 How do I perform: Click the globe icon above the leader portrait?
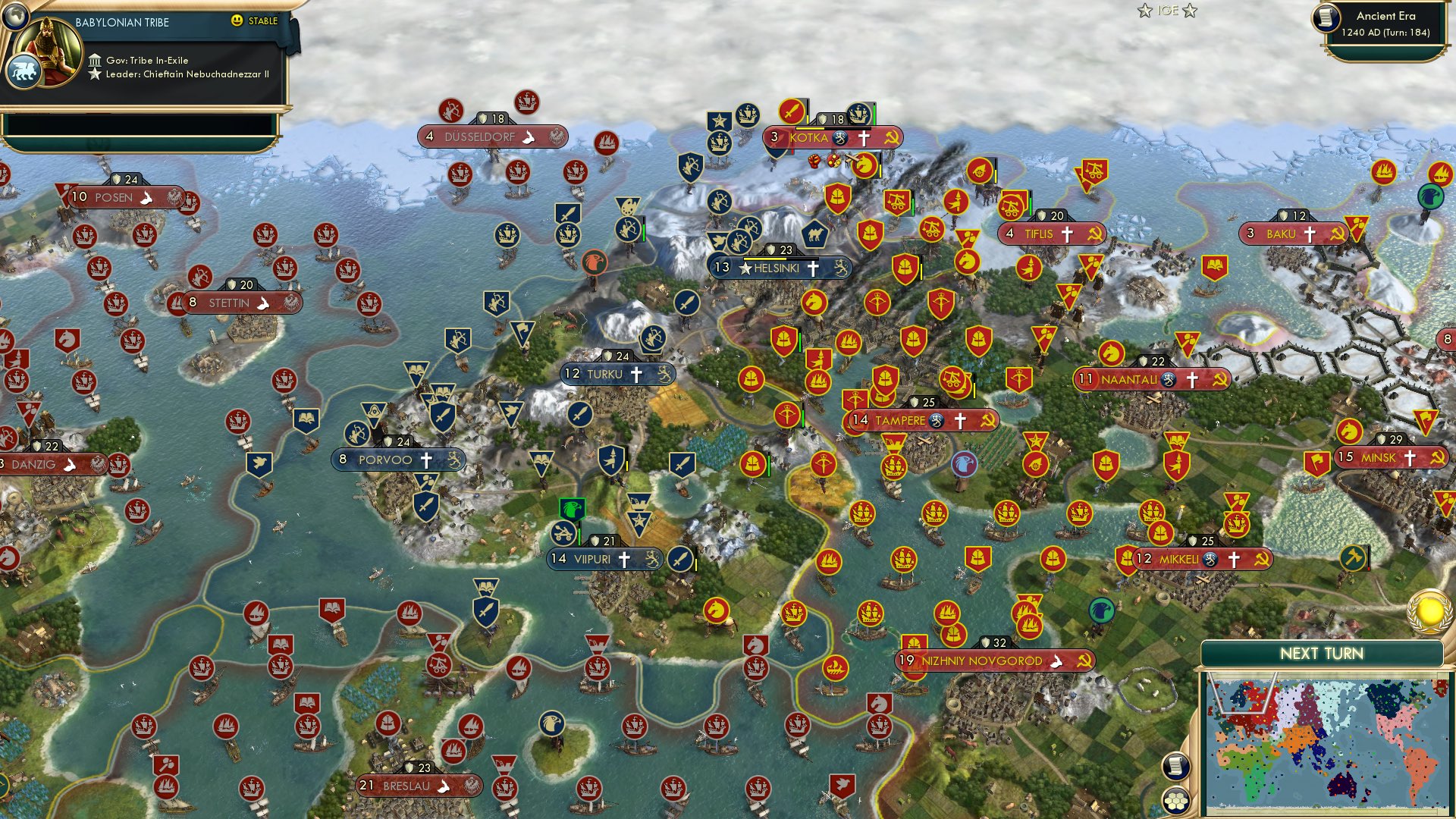17,17
